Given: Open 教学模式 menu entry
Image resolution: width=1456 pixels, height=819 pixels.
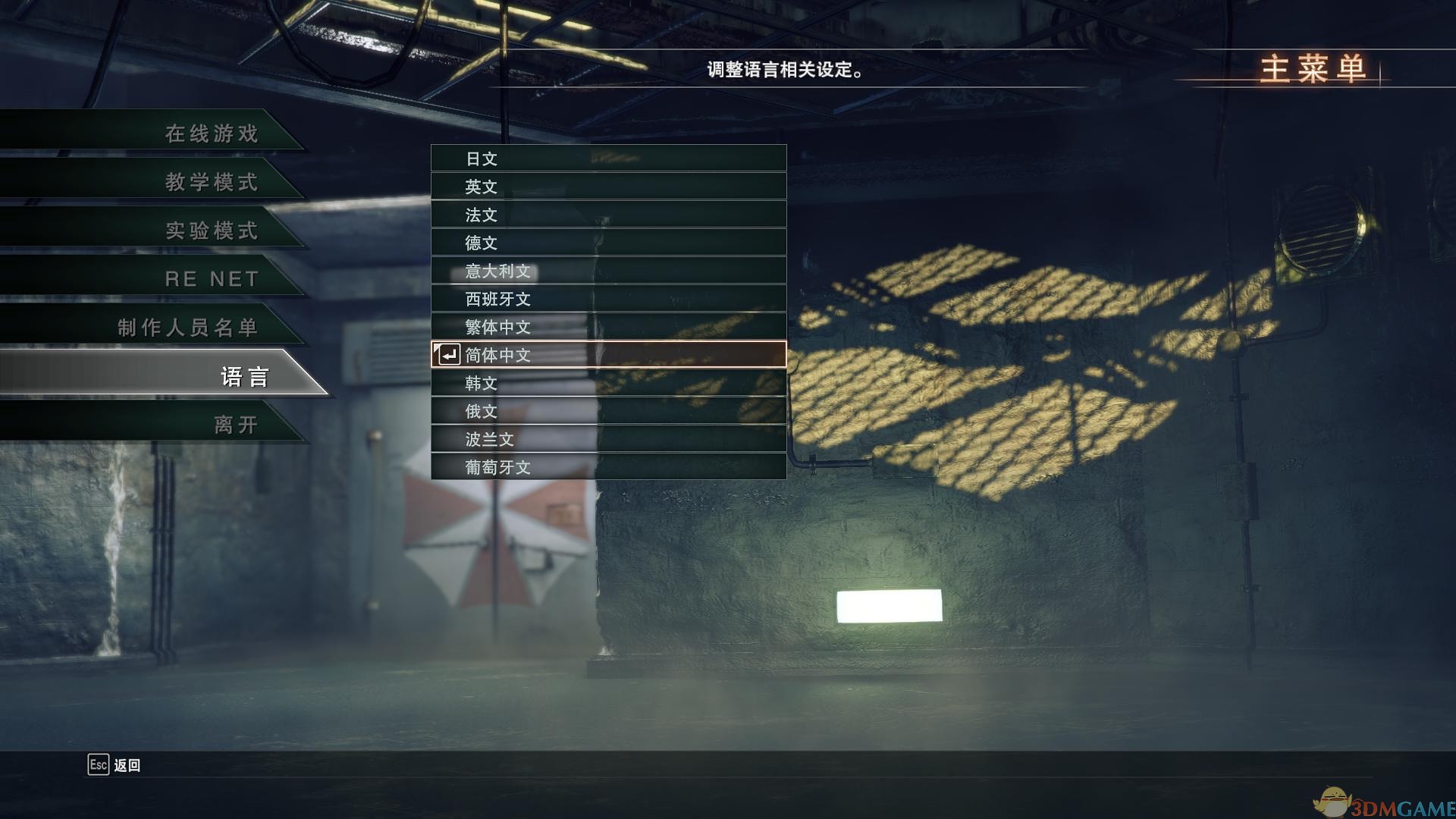Looking at the screenshot, I should pyautogui.click(x=212, y=182).
